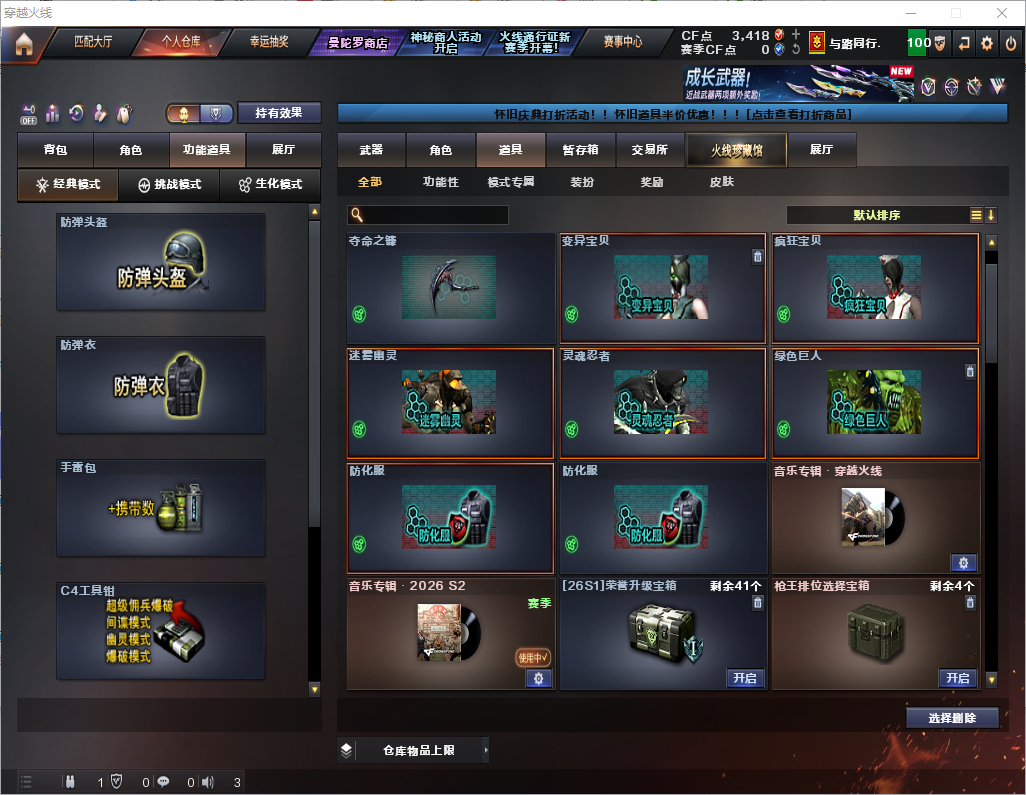Viewport: 1026px width, 795px height.
Task: Select the 绿色巨人 green giant item
Action: (875, 403)
